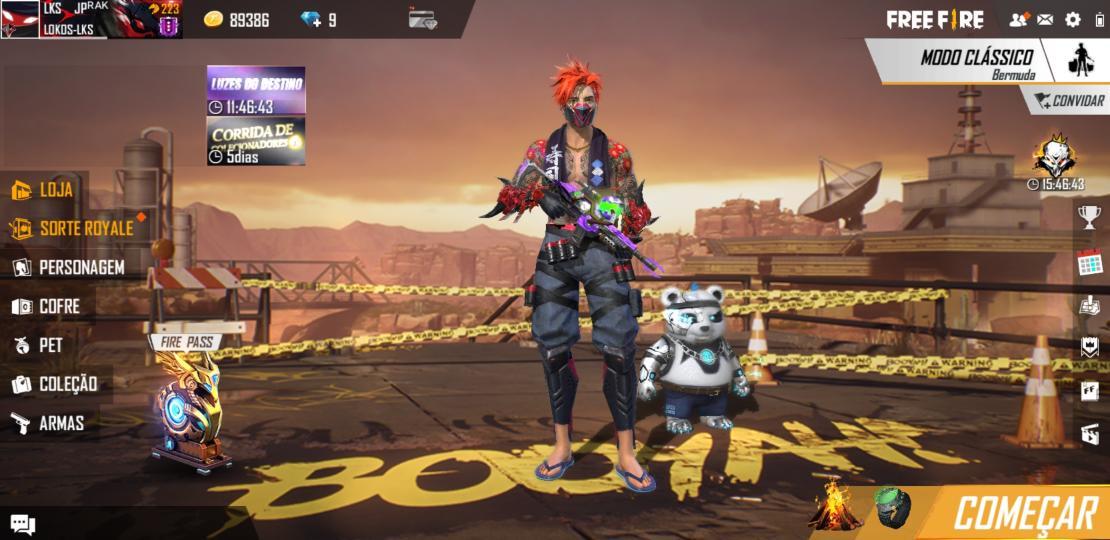Open the chat speech bubble
1110x540 pixels.
(22, 524)
